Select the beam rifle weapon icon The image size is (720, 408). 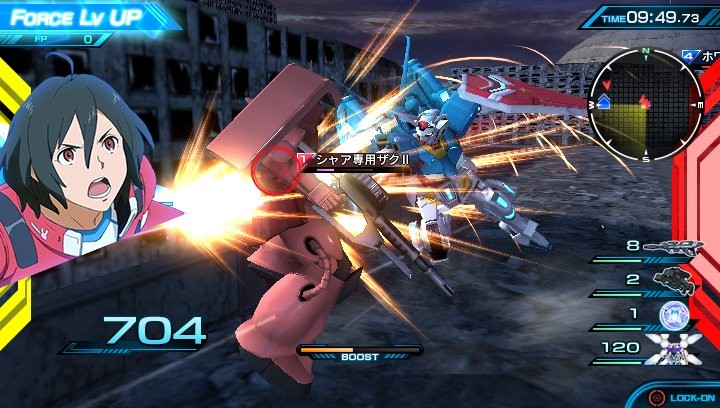[676, 246]
